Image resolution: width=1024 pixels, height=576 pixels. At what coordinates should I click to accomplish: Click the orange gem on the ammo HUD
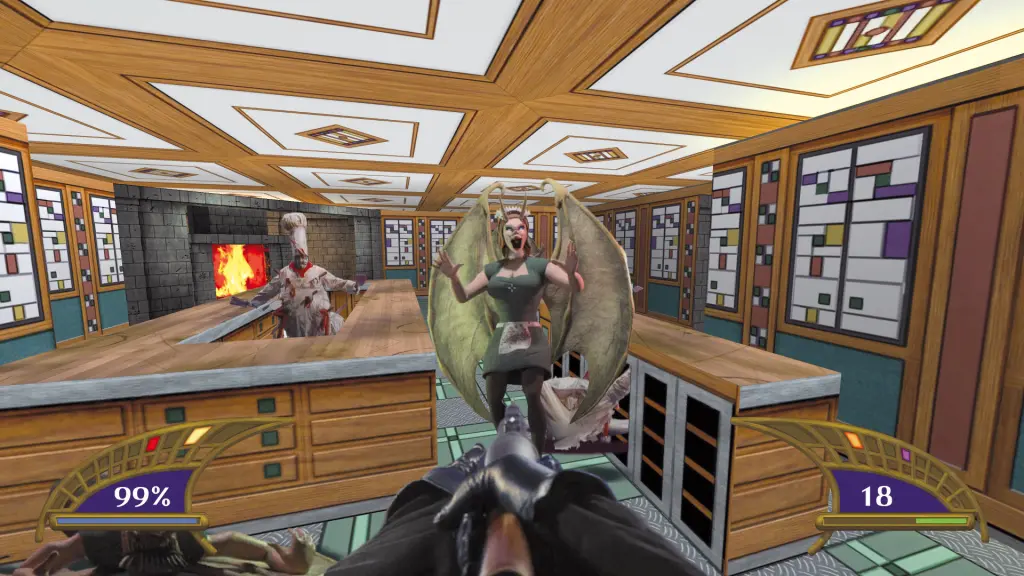[853, 439]
